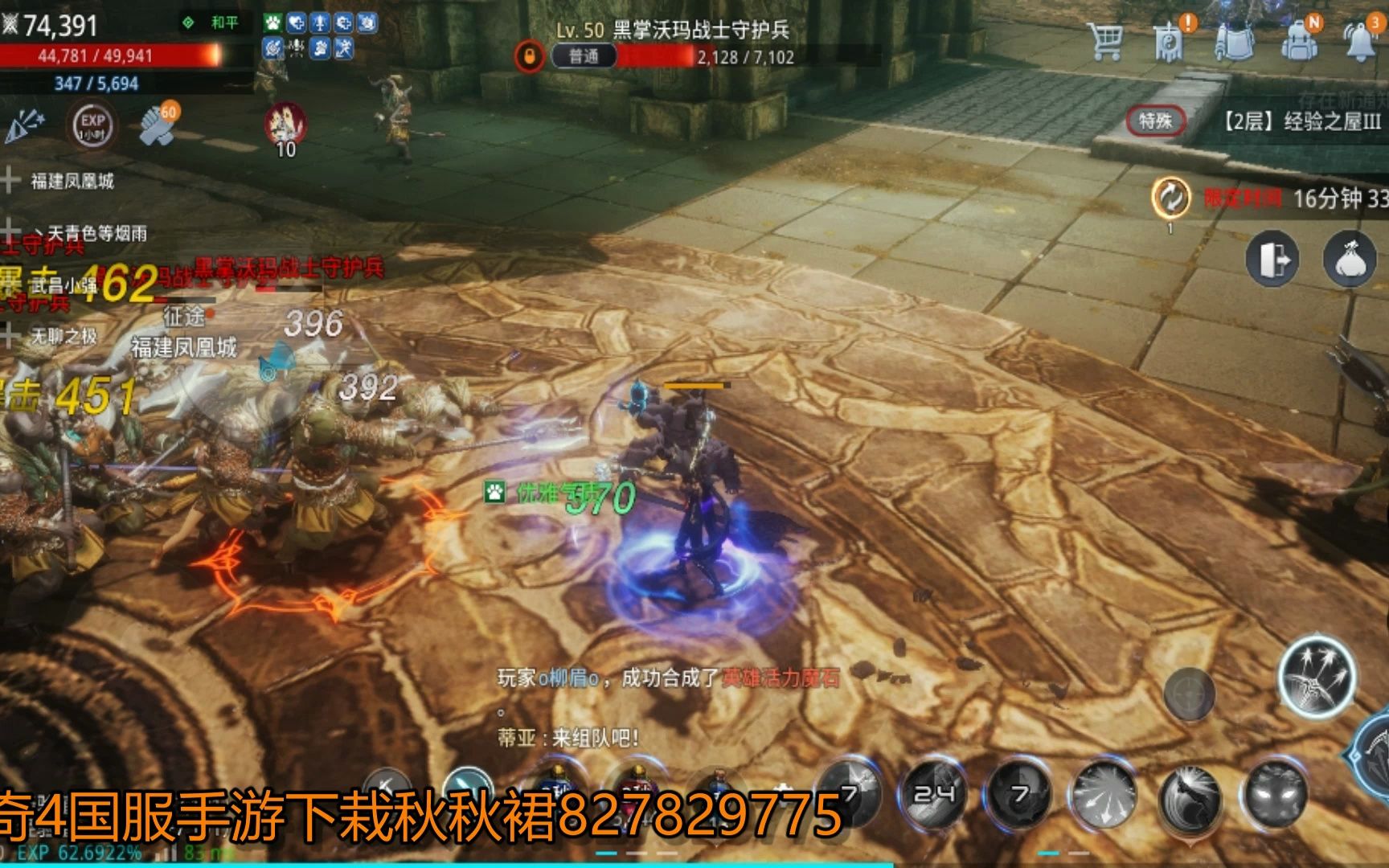Click the party popper event icon
1389x868 pixels.
click(x=26, y=126)
